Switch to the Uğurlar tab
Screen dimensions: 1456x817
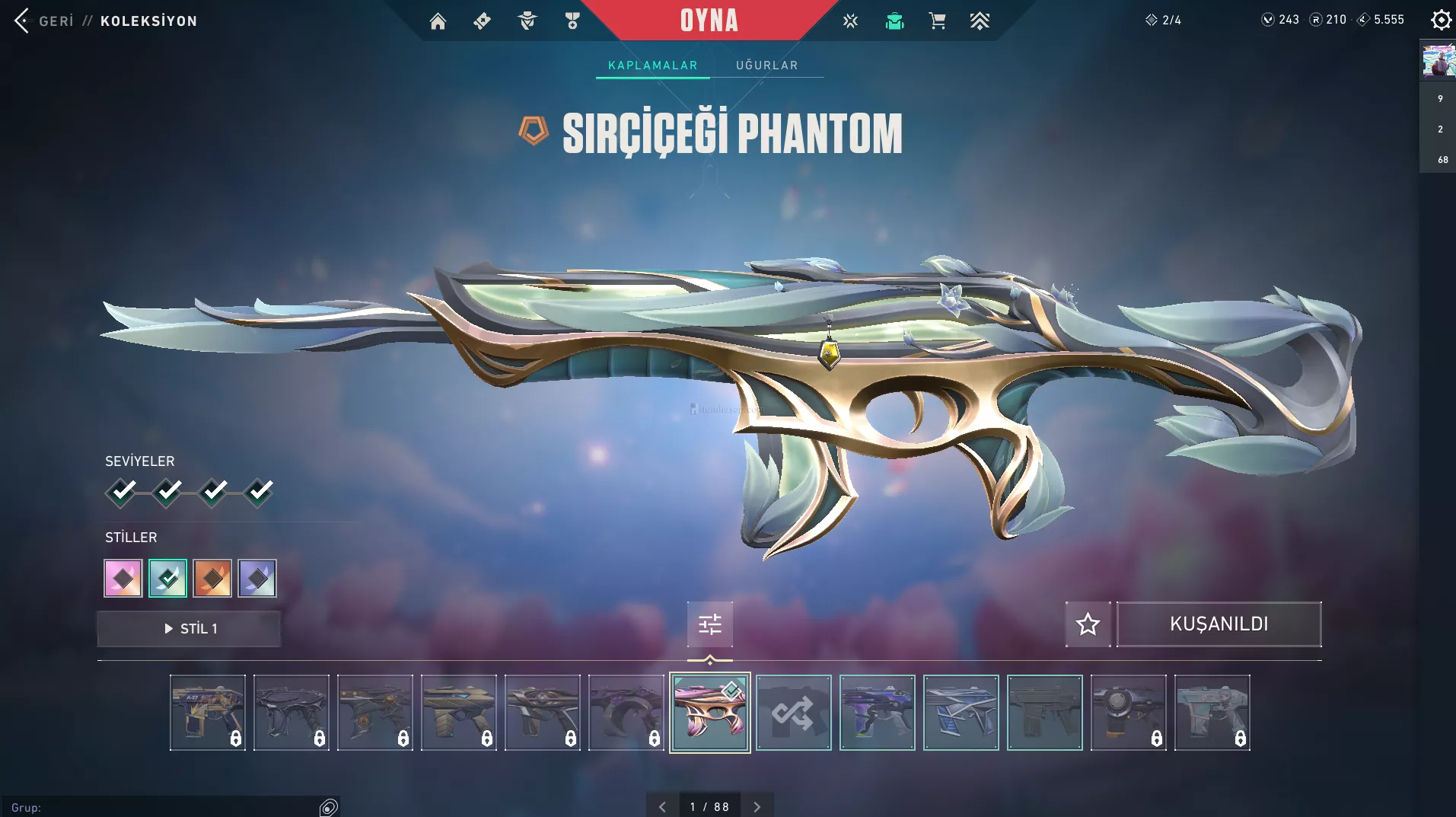coord(766,65)
